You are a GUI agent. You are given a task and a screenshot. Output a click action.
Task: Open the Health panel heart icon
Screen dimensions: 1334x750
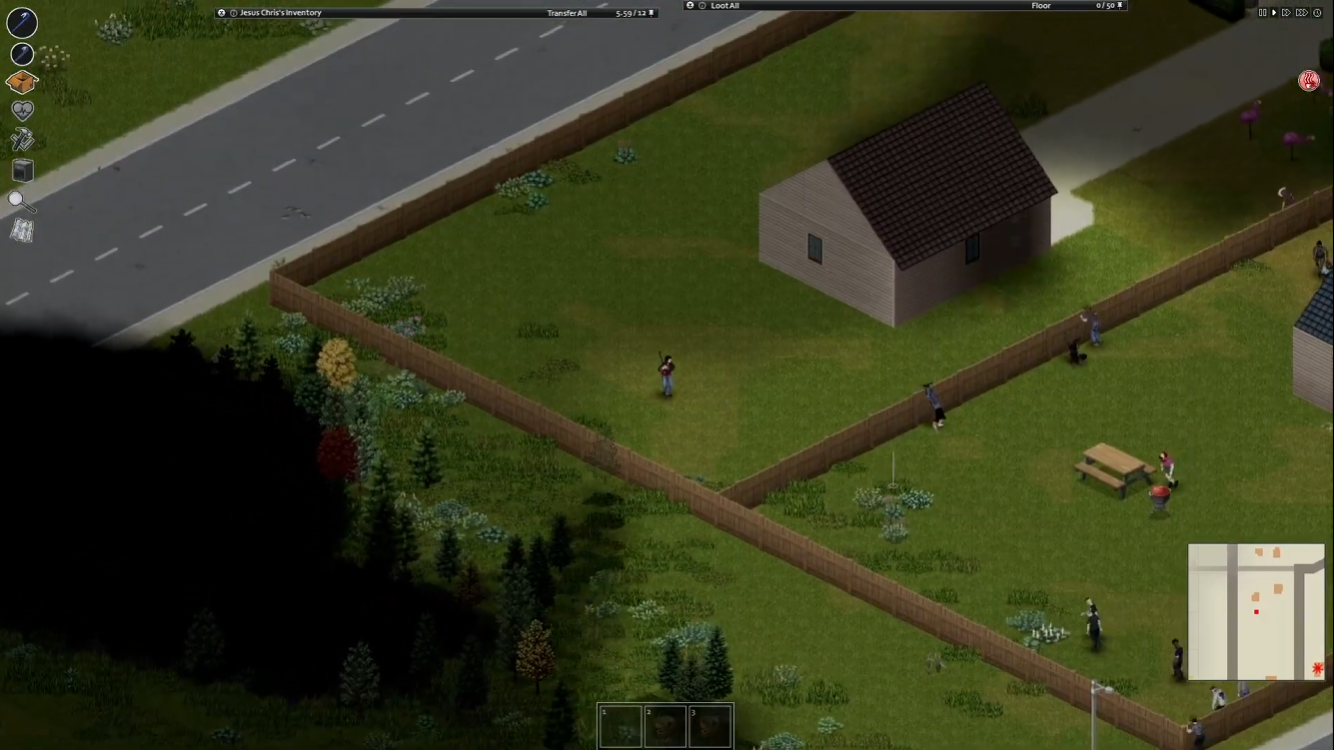point(22,110)
